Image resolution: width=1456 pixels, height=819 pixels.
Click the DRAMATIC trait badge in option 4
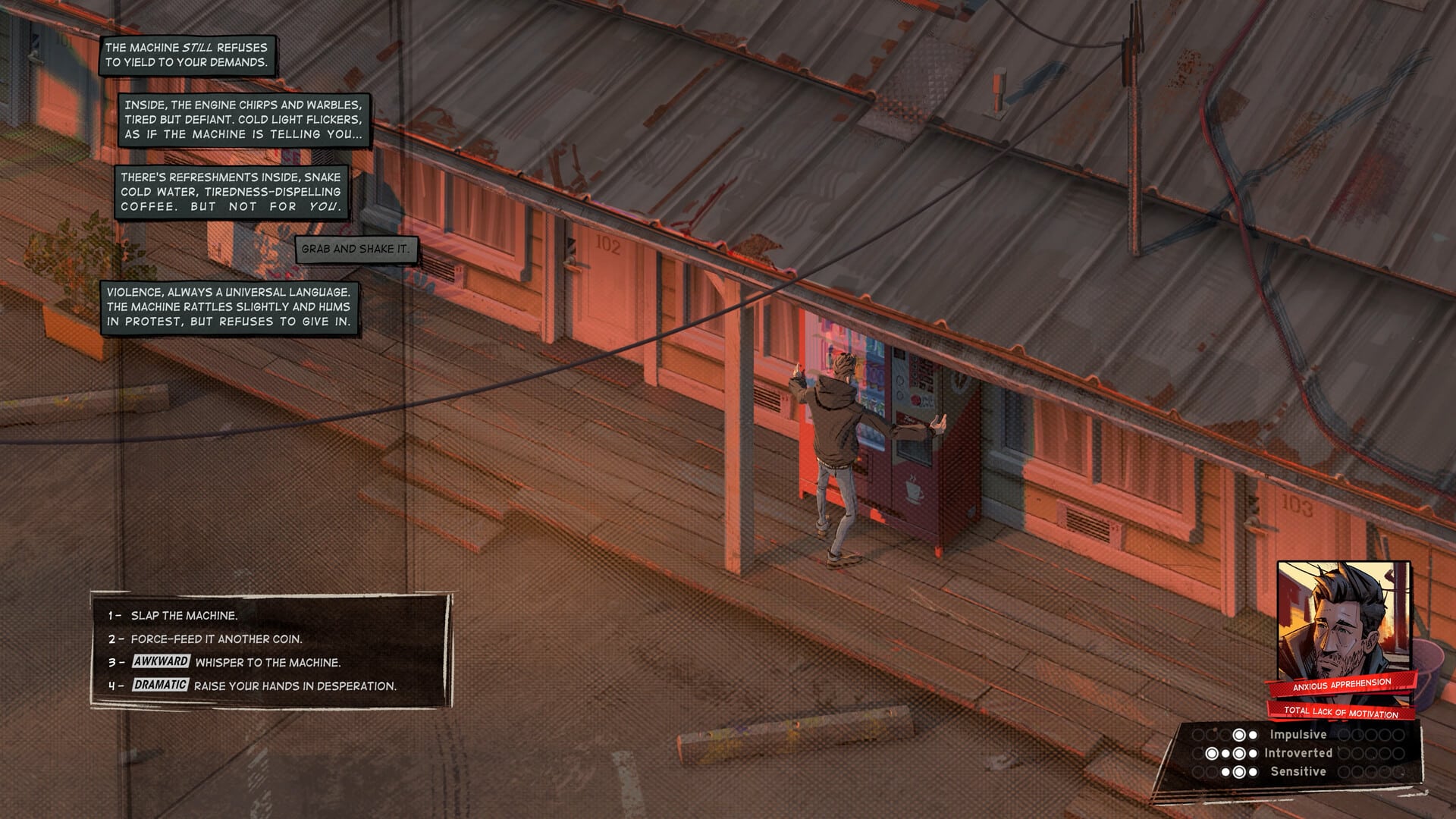(159, 686)
